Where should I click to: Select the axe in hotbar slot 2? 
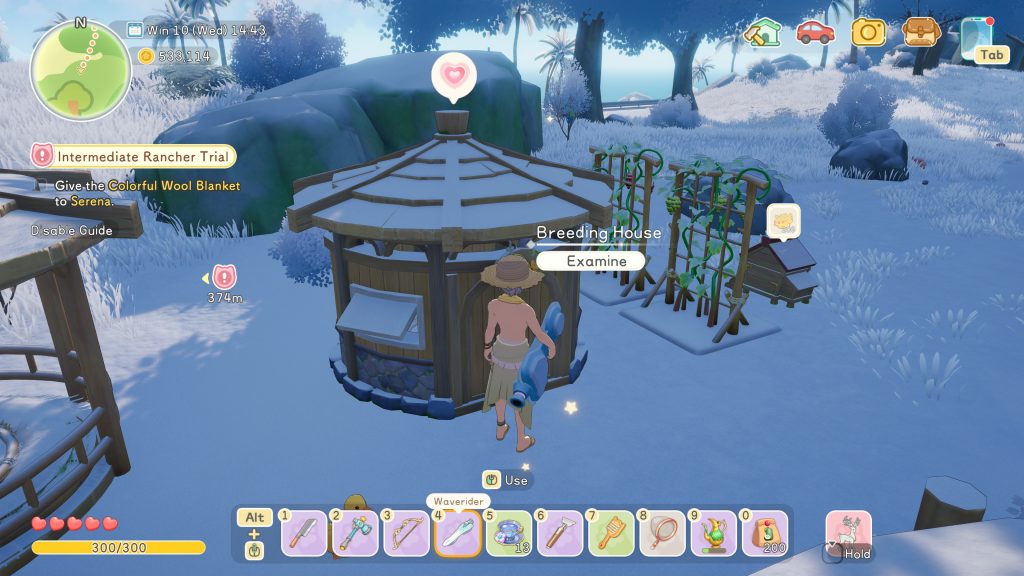point(355,534)
